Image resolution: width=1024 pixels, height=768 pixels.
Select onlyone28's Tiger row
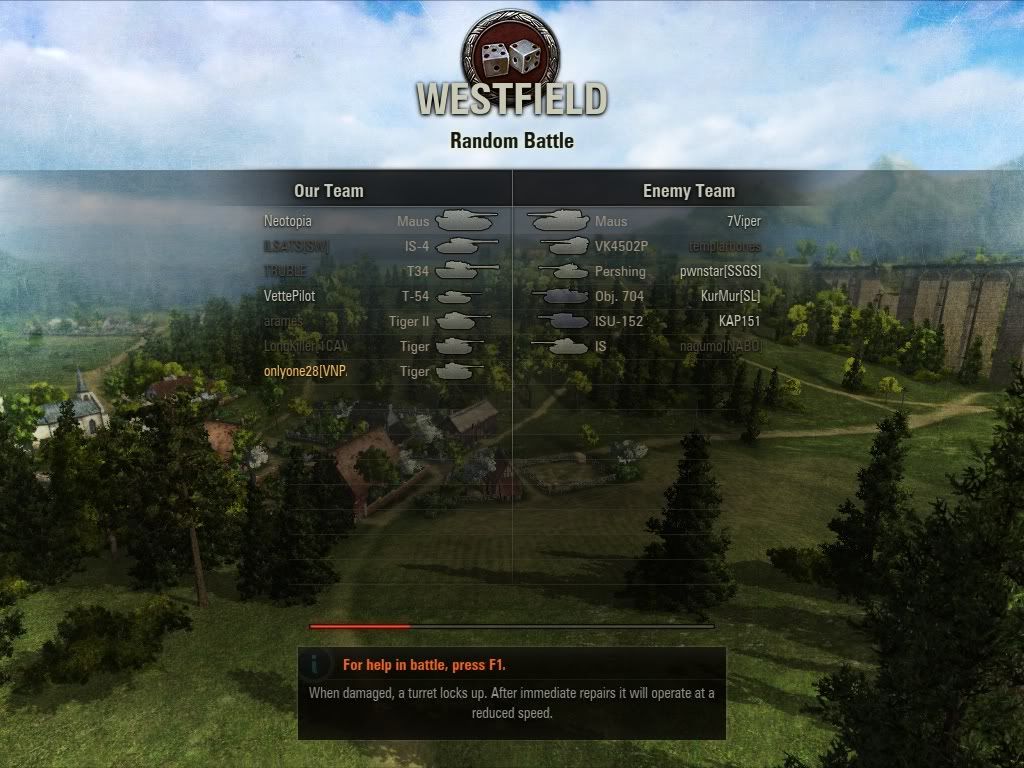380,371
